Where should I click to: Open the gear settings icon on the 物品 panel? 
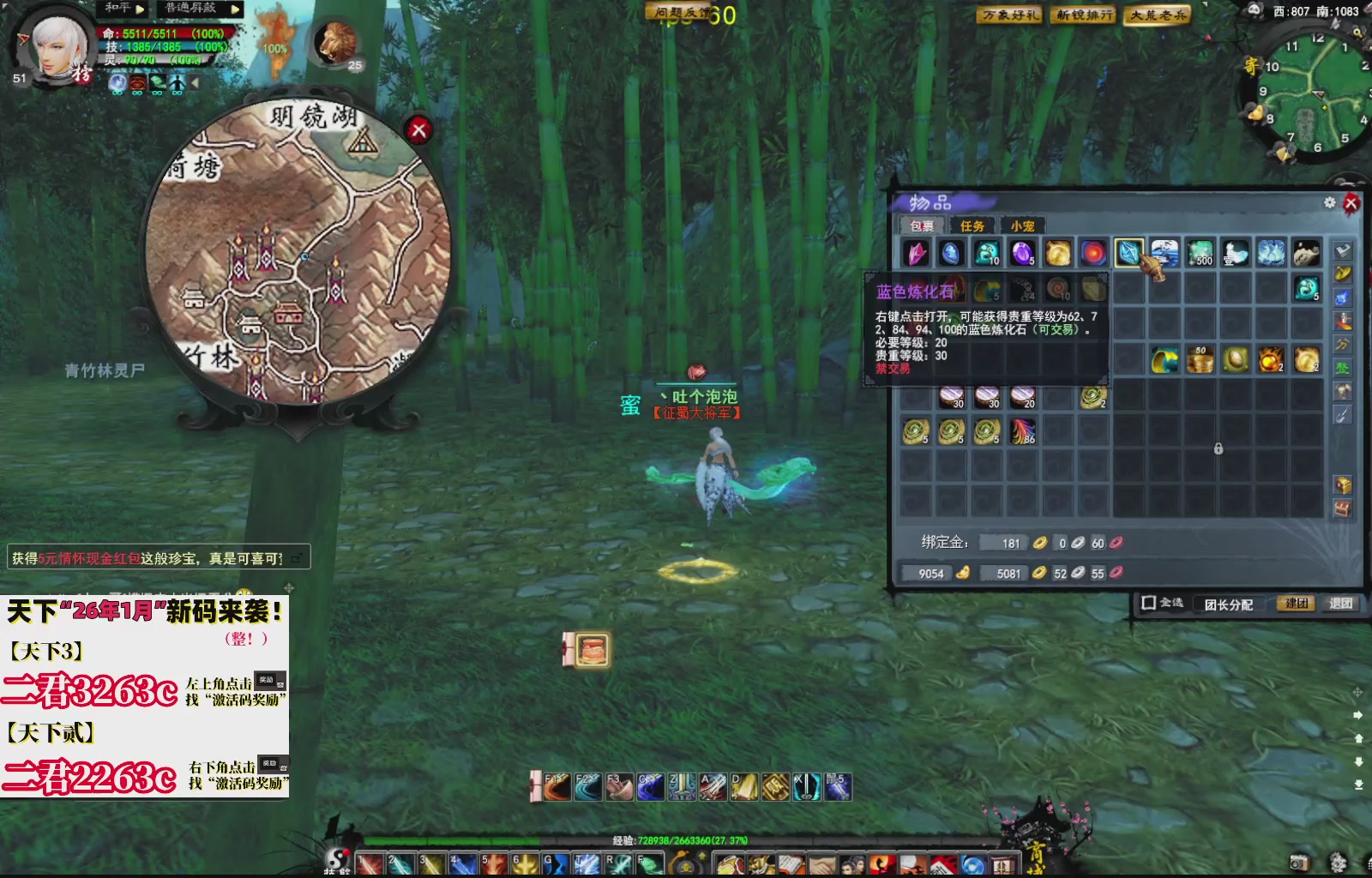tap(1329, 203)
